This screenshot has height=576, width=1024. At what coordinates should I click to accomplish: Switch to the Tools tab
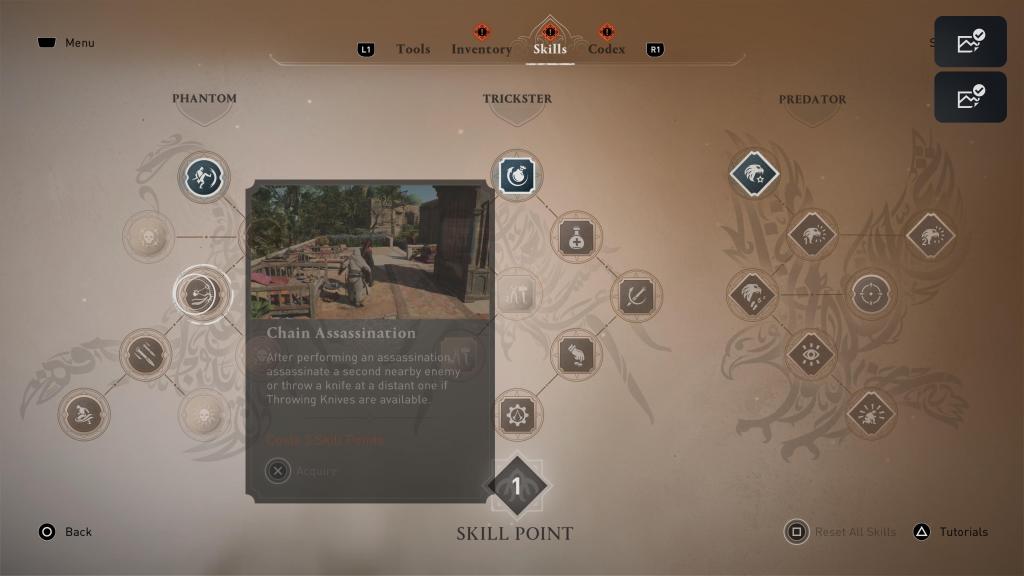[x=413, y=49]
